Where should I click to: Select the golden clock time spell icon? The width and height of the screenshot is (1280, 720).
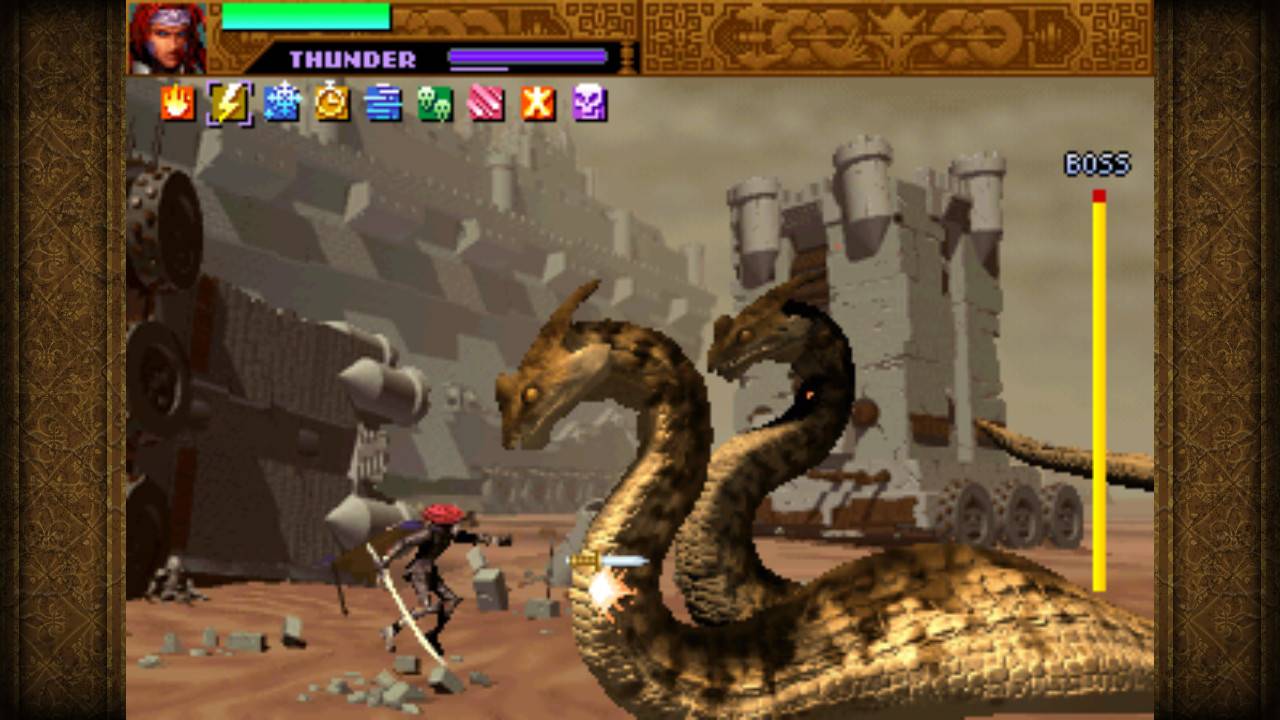pos(333,103)
